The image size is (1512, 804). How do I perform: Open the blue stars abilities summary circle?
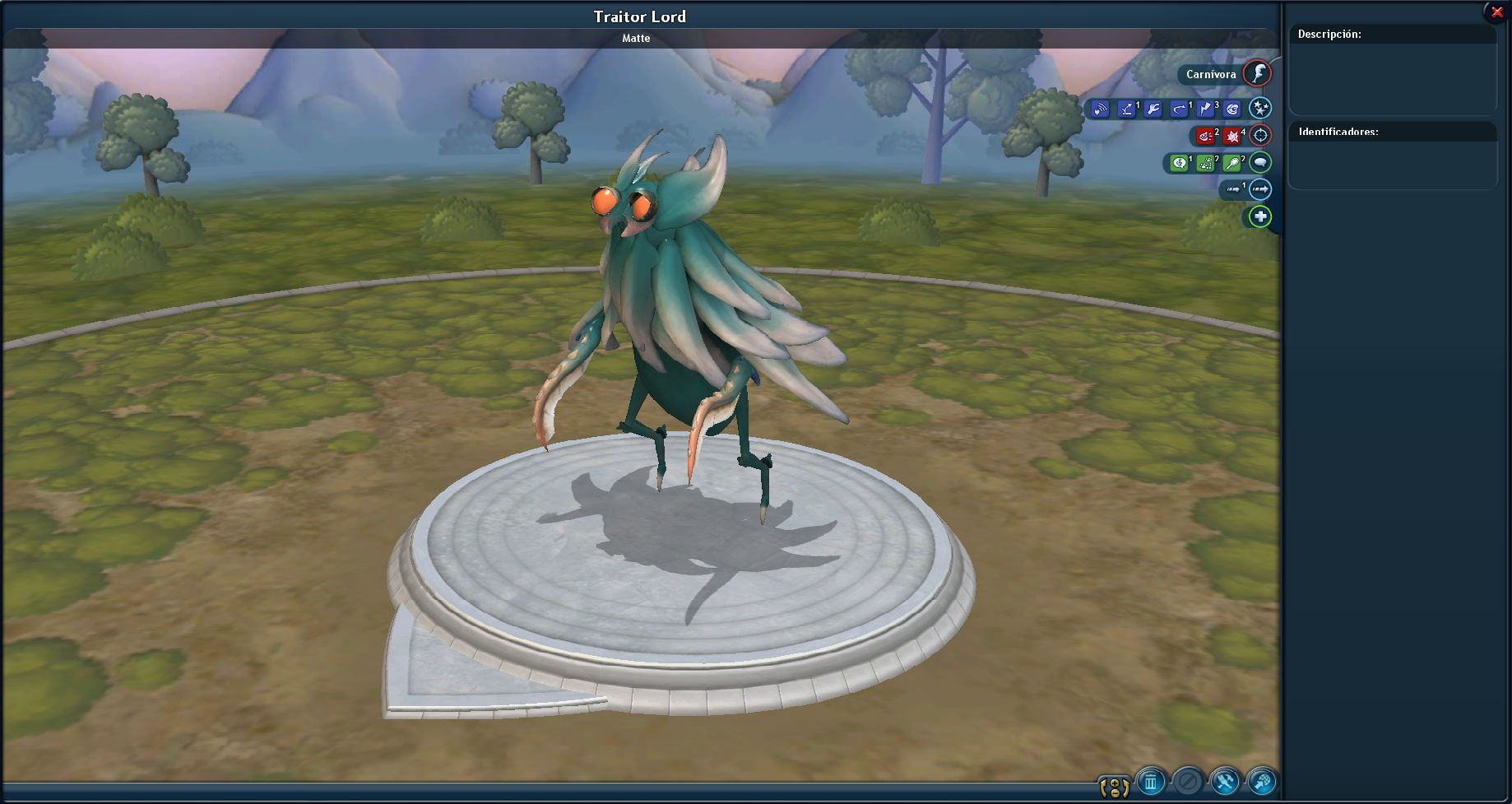(x=1260, y=107)
